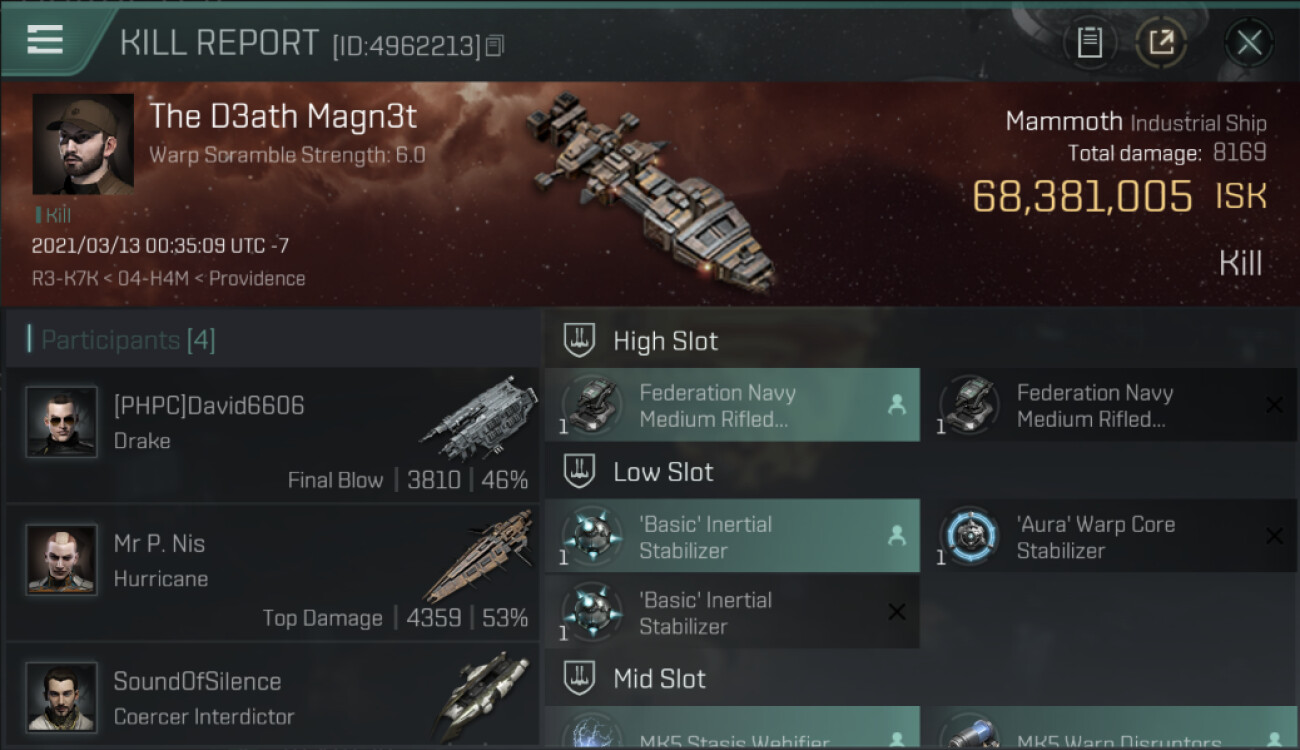The height and width of the screenshot is (750, 1300).
Task: Share the kill report externally
Action: point(1161,42)
